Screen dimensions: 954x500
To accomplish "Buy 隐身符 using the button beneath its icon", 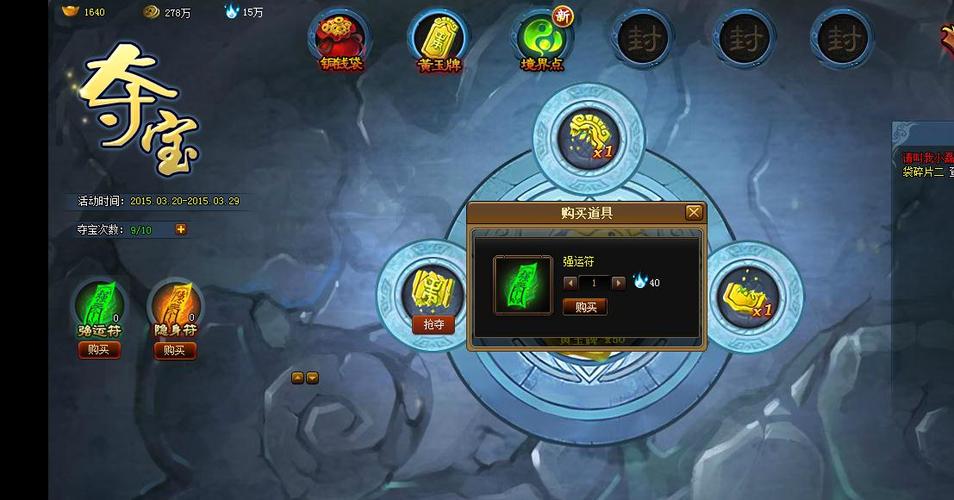I will [174, 349].
